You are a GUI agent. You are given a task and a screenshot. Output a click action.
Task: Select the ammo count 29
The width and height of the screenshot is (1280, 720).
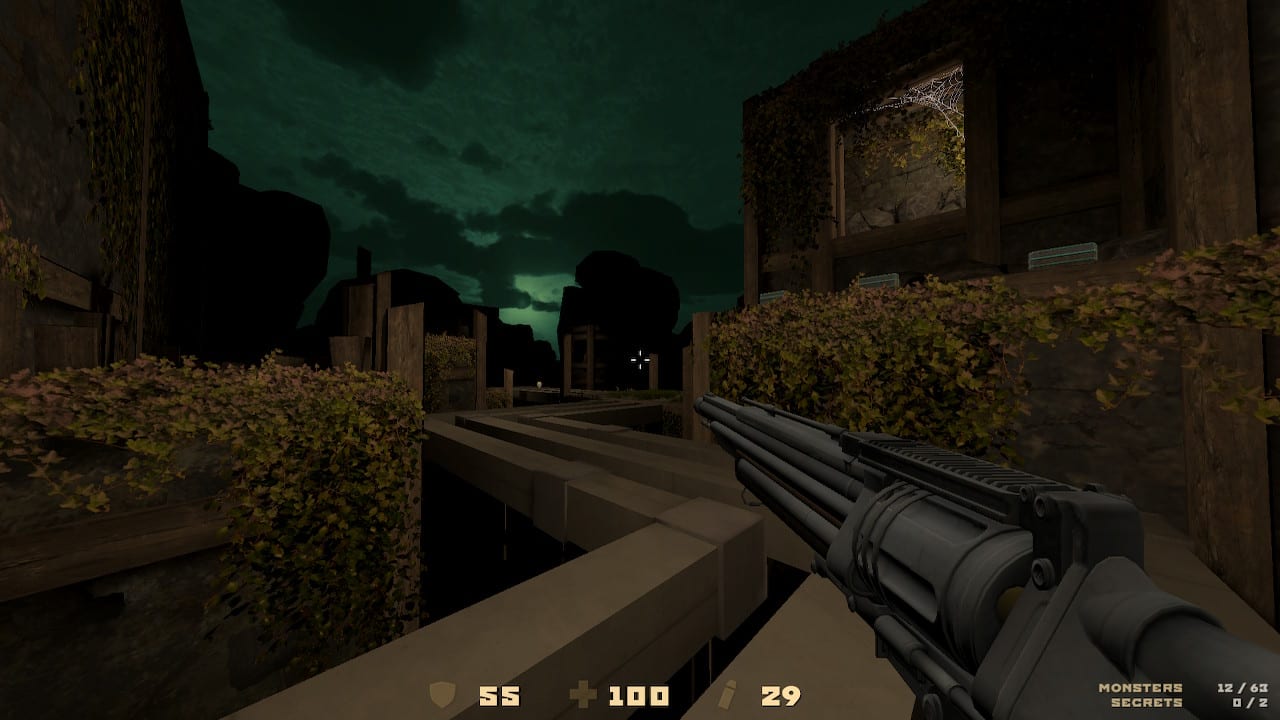(x=781, y=694)
